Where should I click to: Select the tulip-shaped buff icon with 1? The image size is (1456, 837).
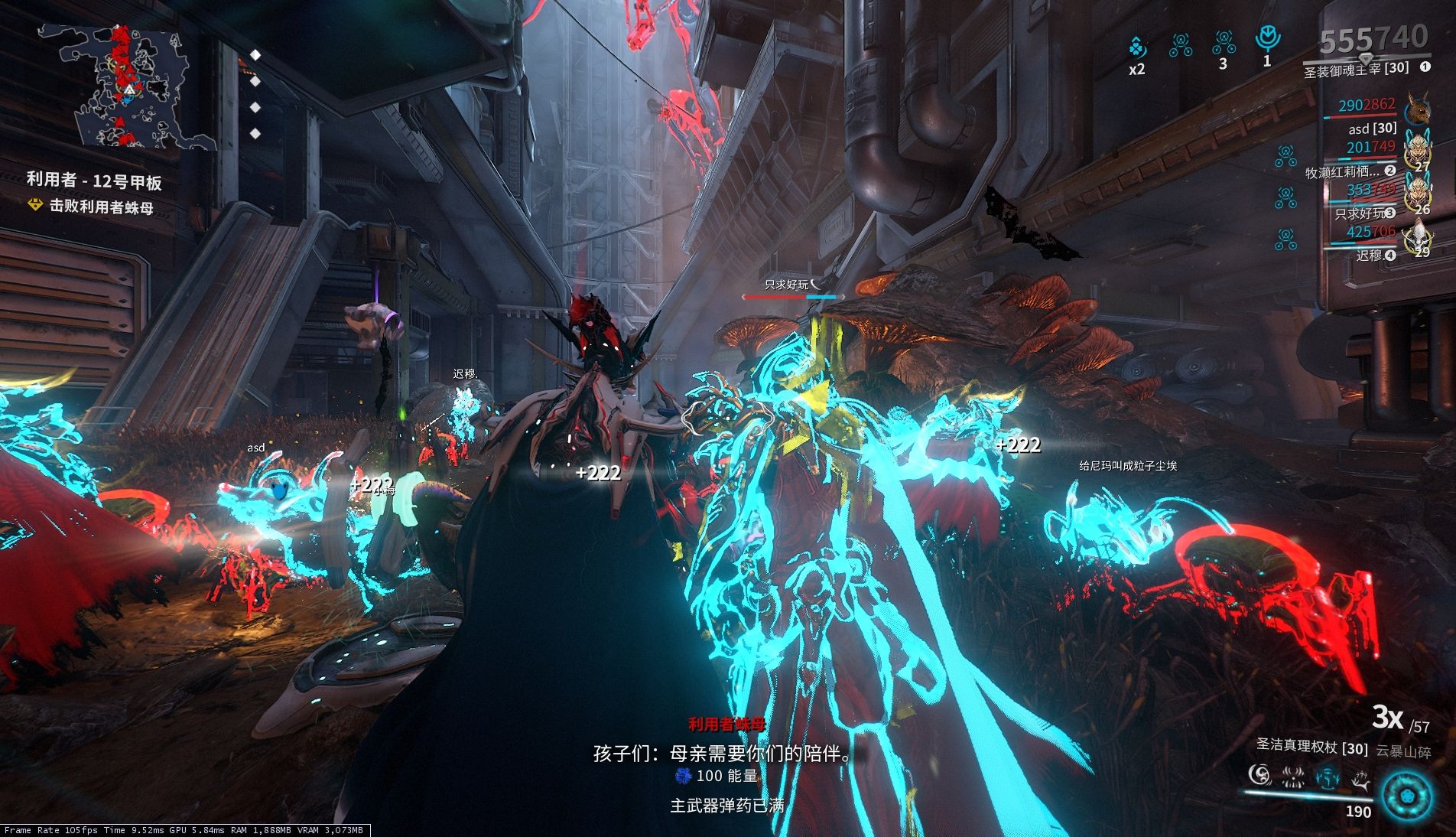pyautogui.click(x=1268, y=38)
